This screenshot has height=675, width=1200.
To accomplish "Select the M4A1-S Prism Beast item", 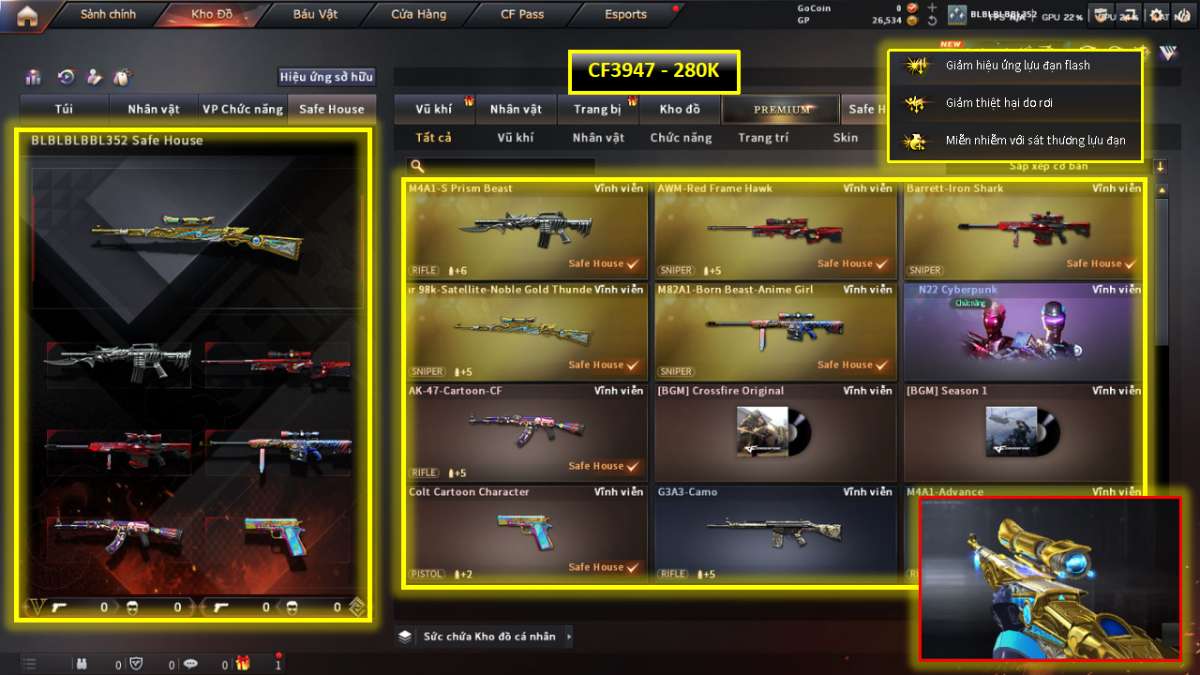I will [x=526, y=230].
